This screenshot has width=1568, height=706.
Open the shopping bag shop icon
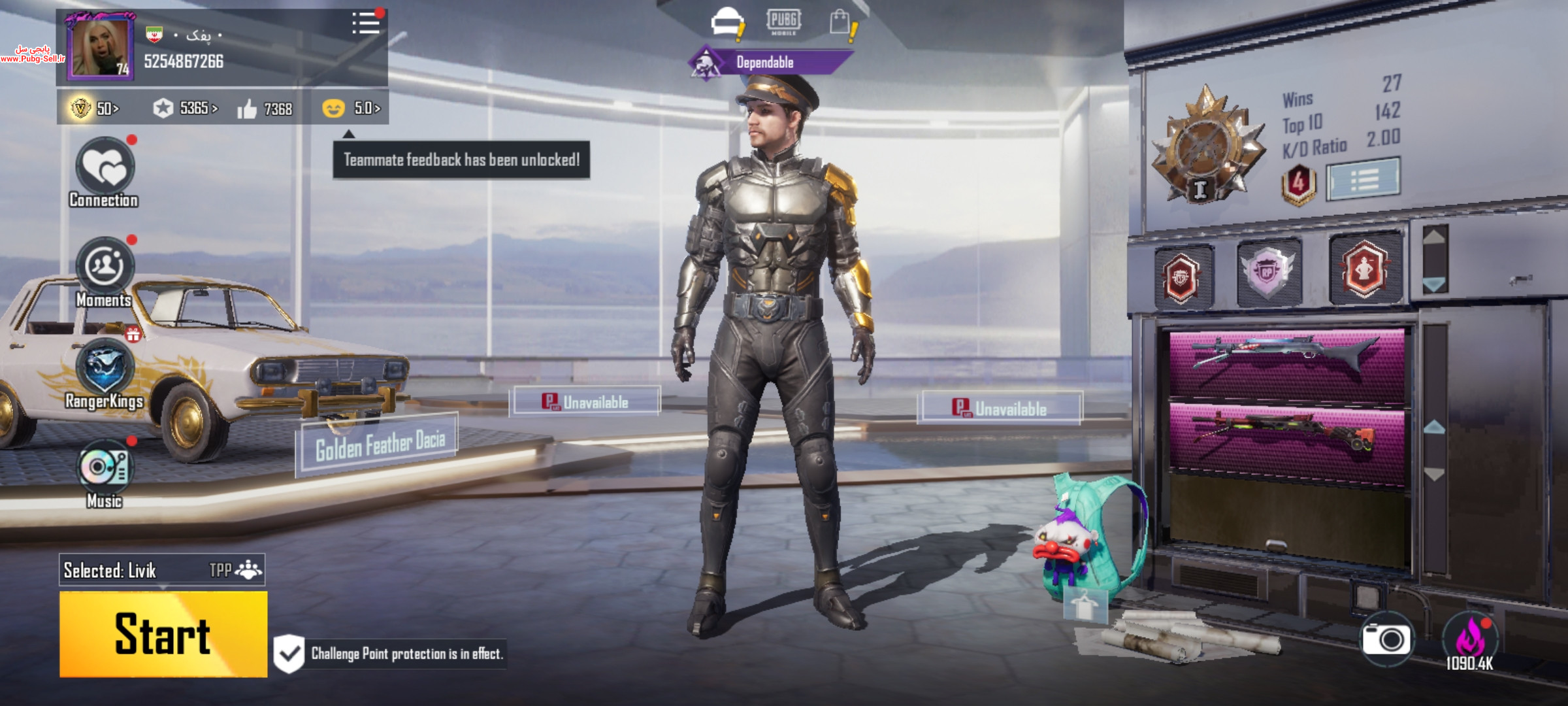pos(840,24)
